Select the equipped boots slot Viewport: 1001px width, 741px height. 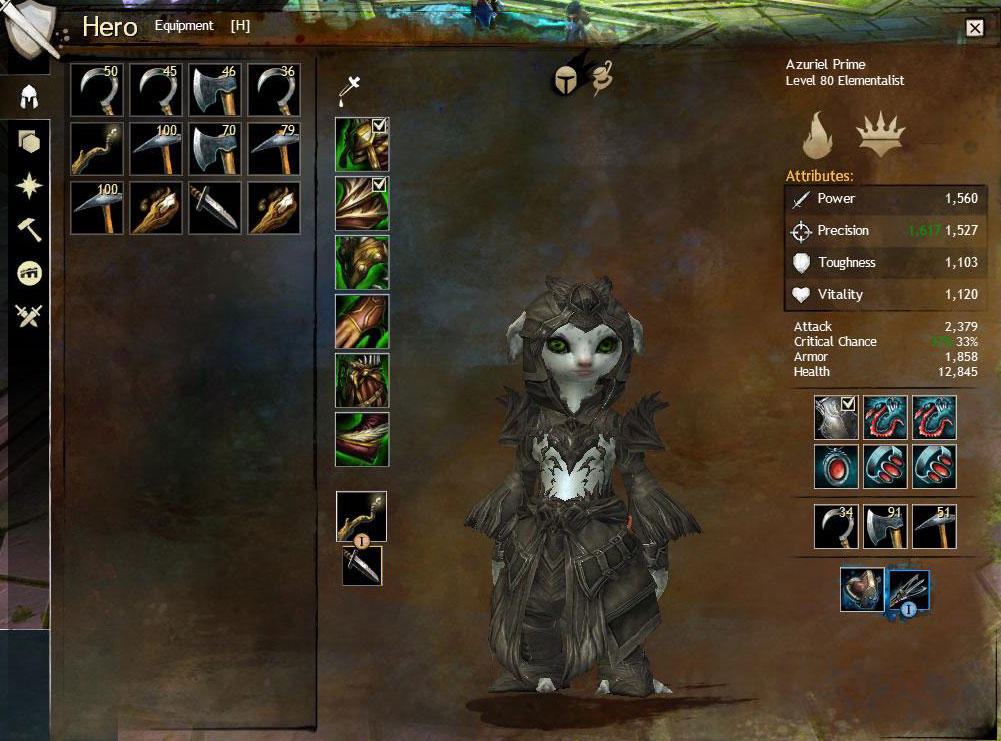click(x=362, y=439)
